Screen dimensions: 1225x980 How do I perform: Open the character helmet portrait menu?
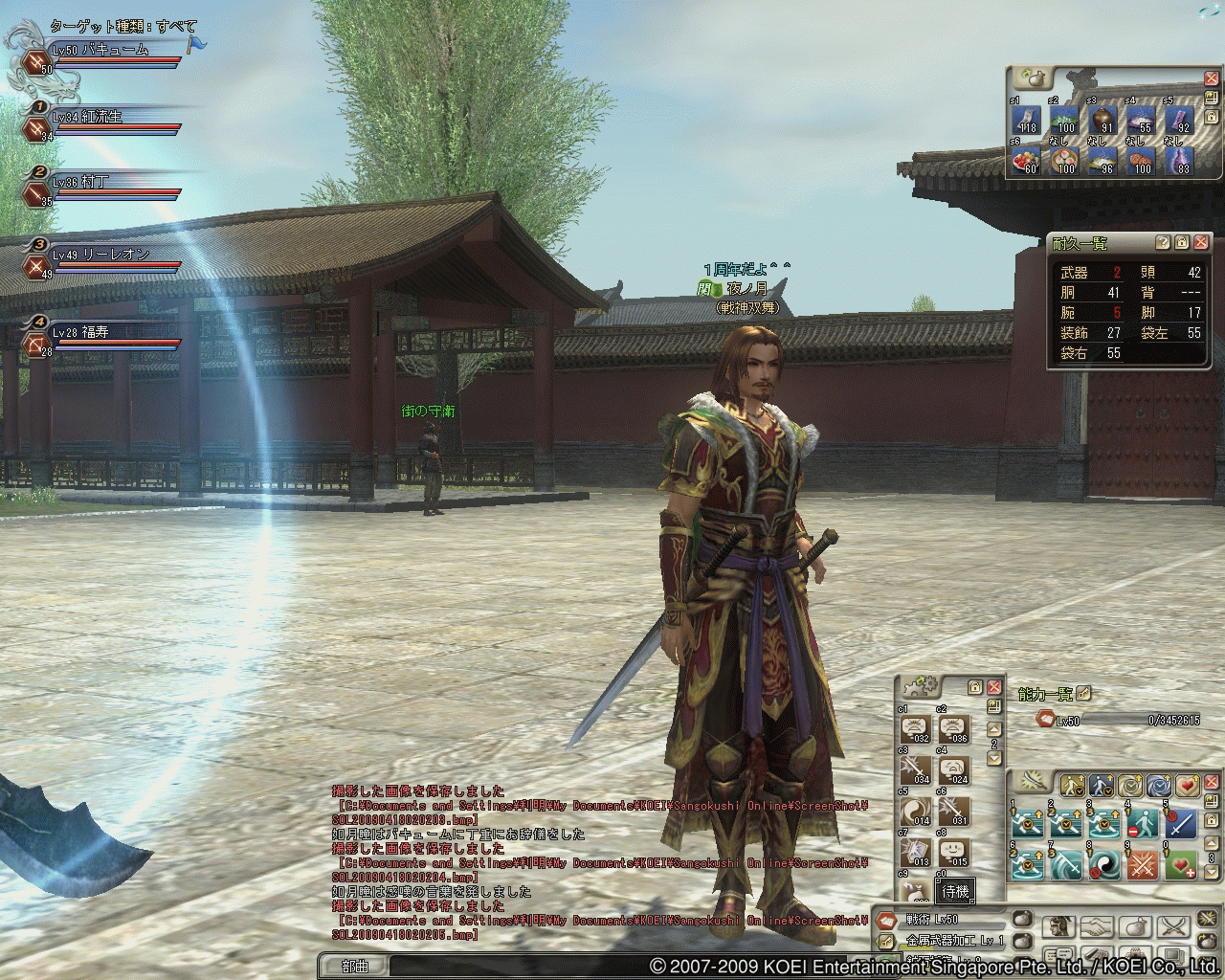click(x=1058, y=926)
